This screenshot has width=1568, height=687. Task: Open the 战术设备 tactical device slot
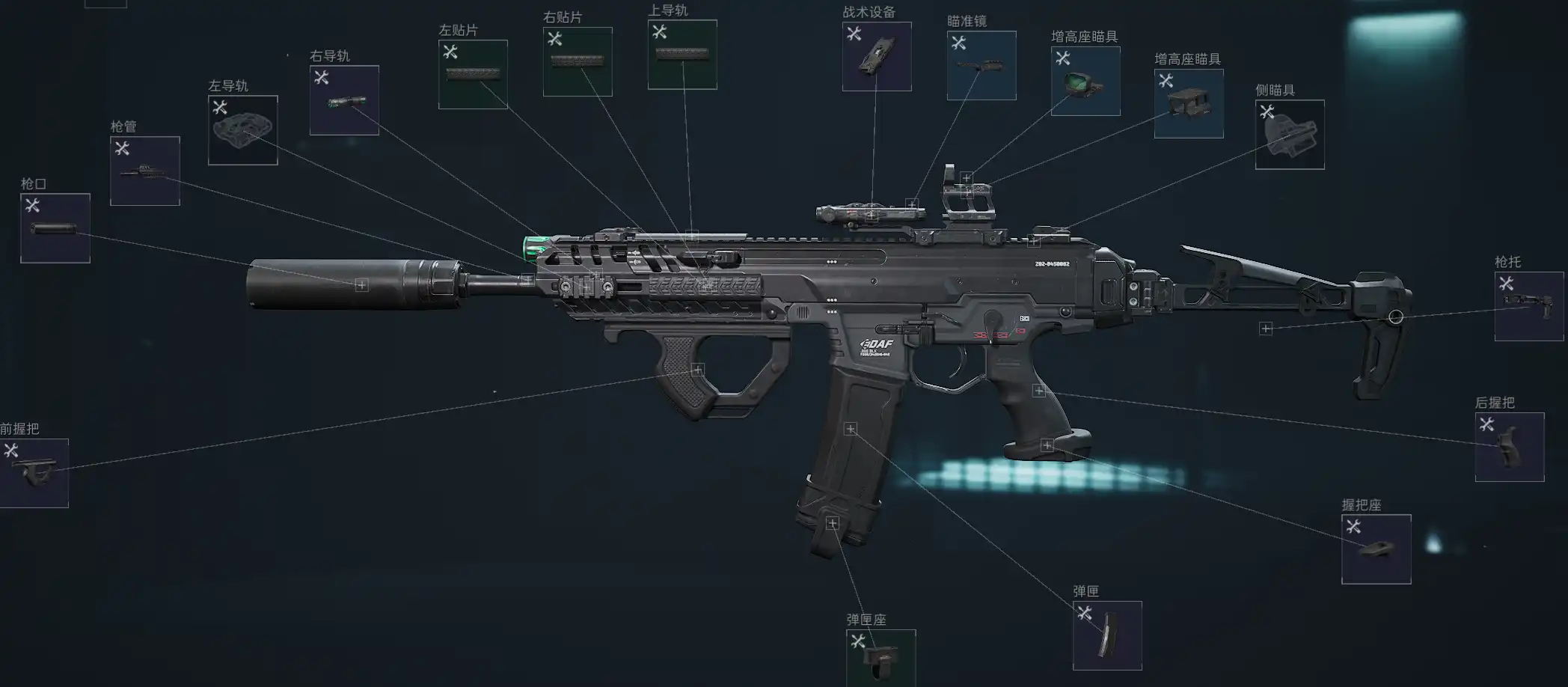pyautogui.click(x=877, y=57)
